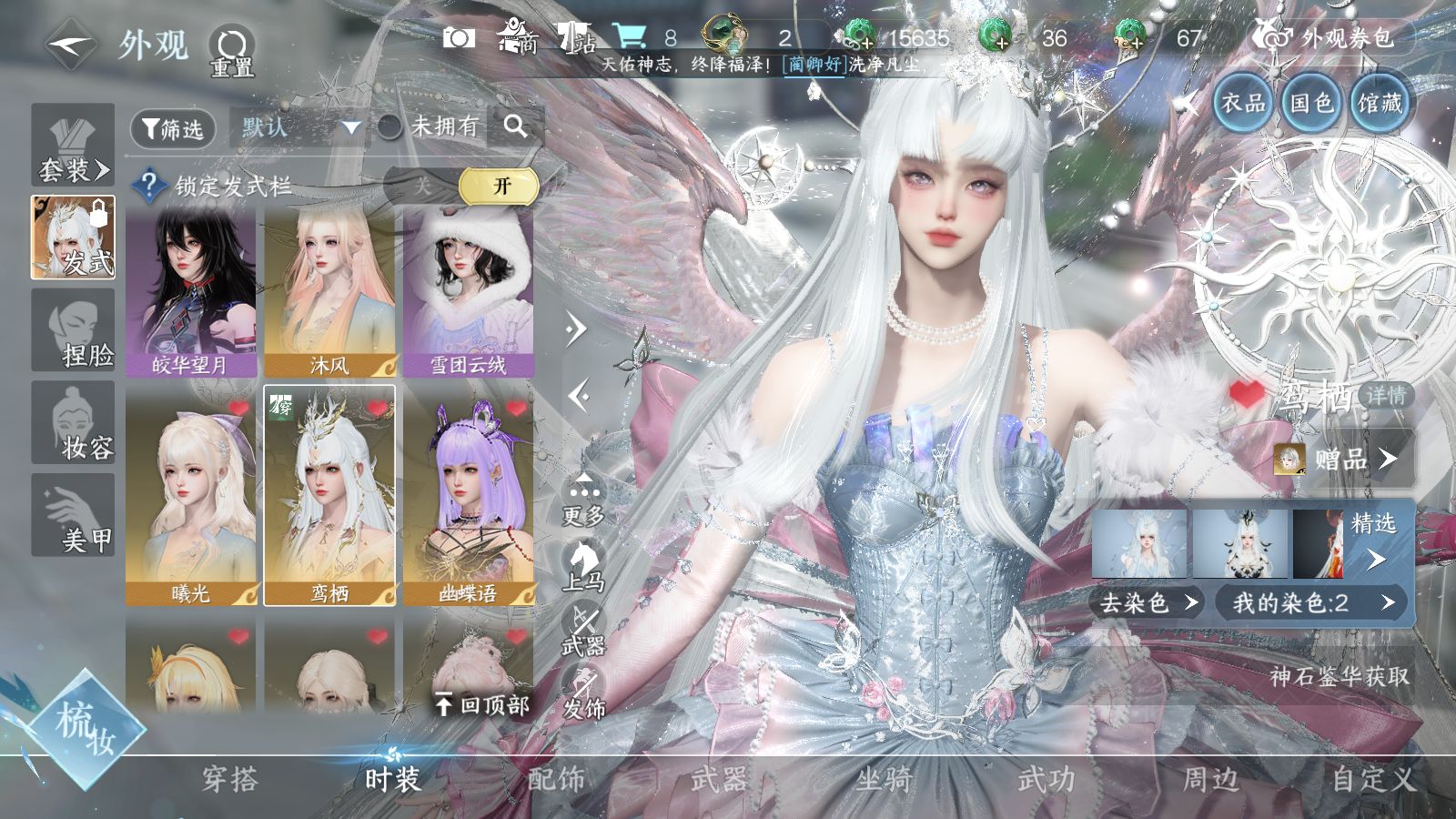Switch to the 穿搭 bottom tab
Screen dimensions: 1456x819
(x=229, y=779)
